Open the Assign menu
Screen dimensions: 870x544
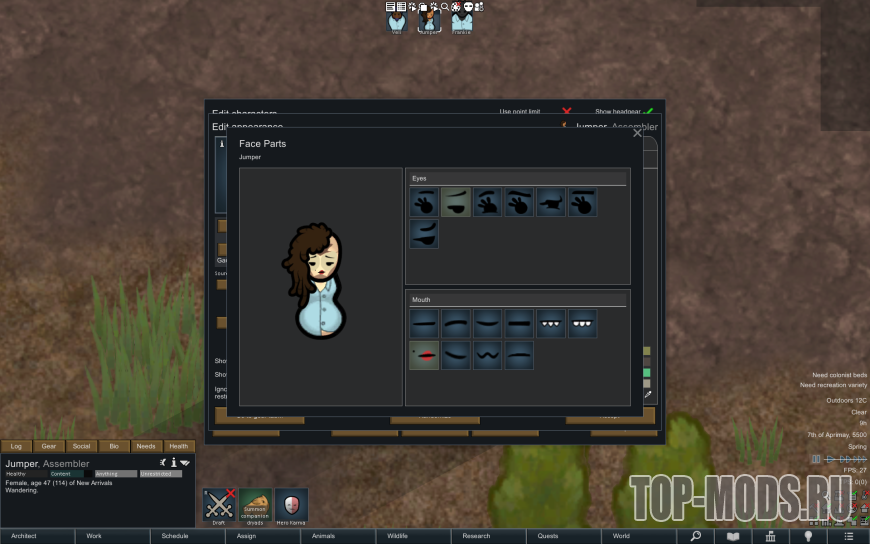[x=246, y=536]
